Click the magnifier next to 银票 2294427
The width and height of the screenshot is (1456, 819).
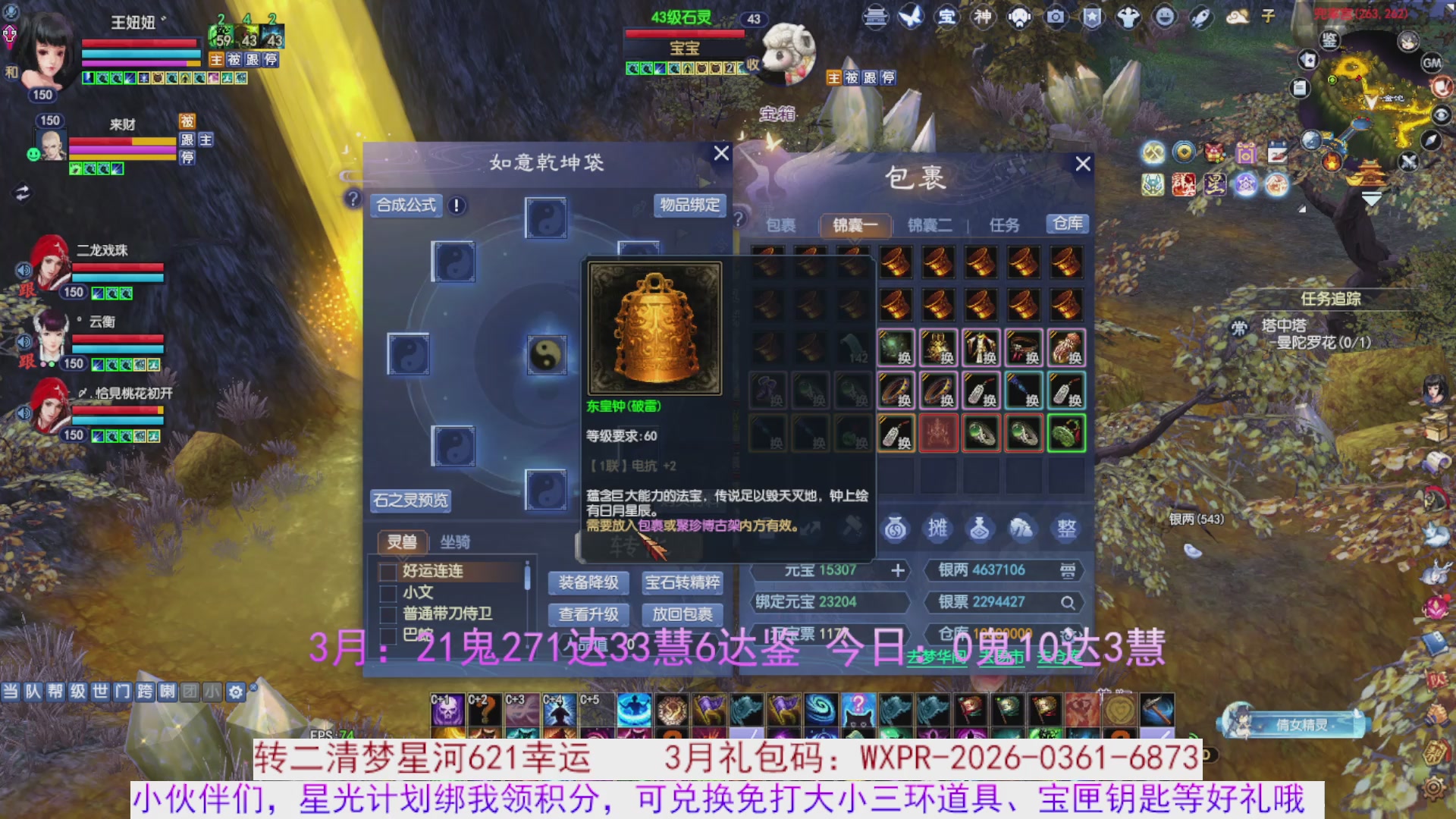(1068, 602)
